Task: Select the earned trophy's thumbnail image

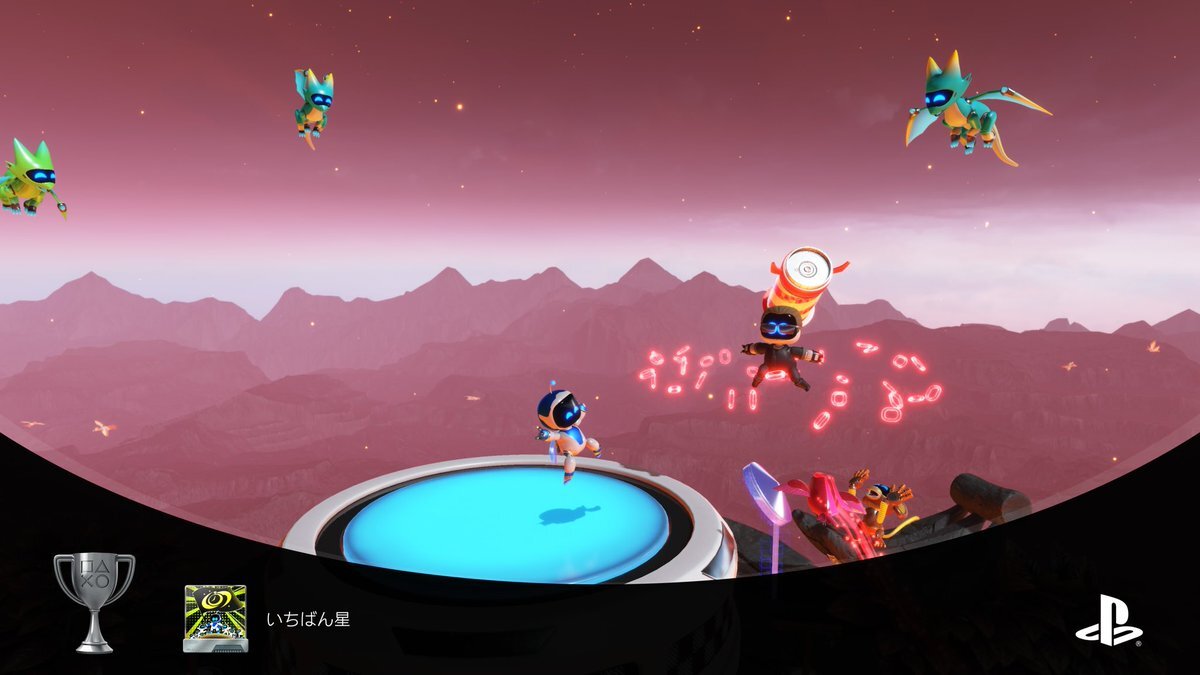Action: click(215, 618)
